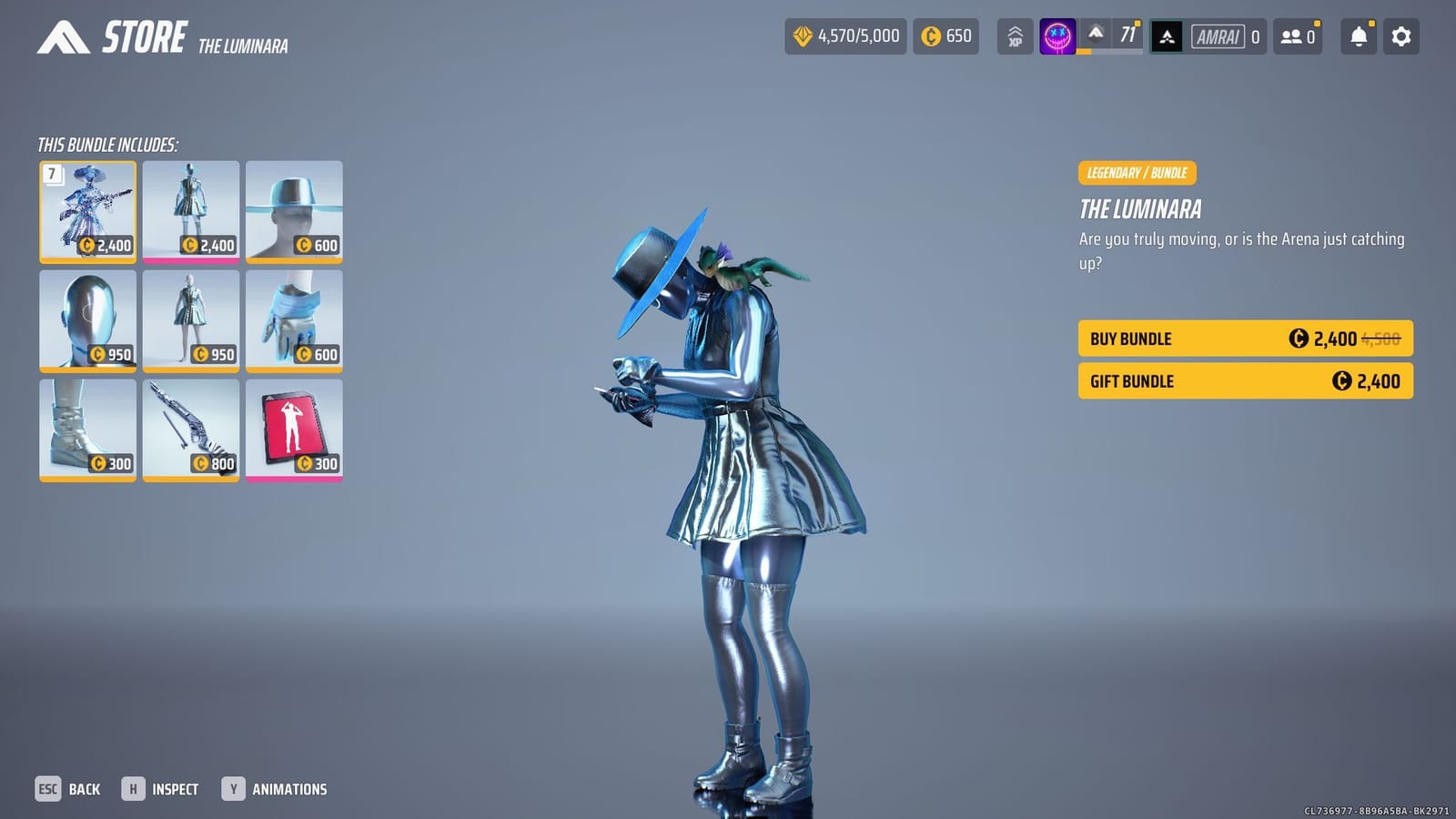Click the XP boost icon
This screenshot has width=1456, height=819.
[1014, 36]
